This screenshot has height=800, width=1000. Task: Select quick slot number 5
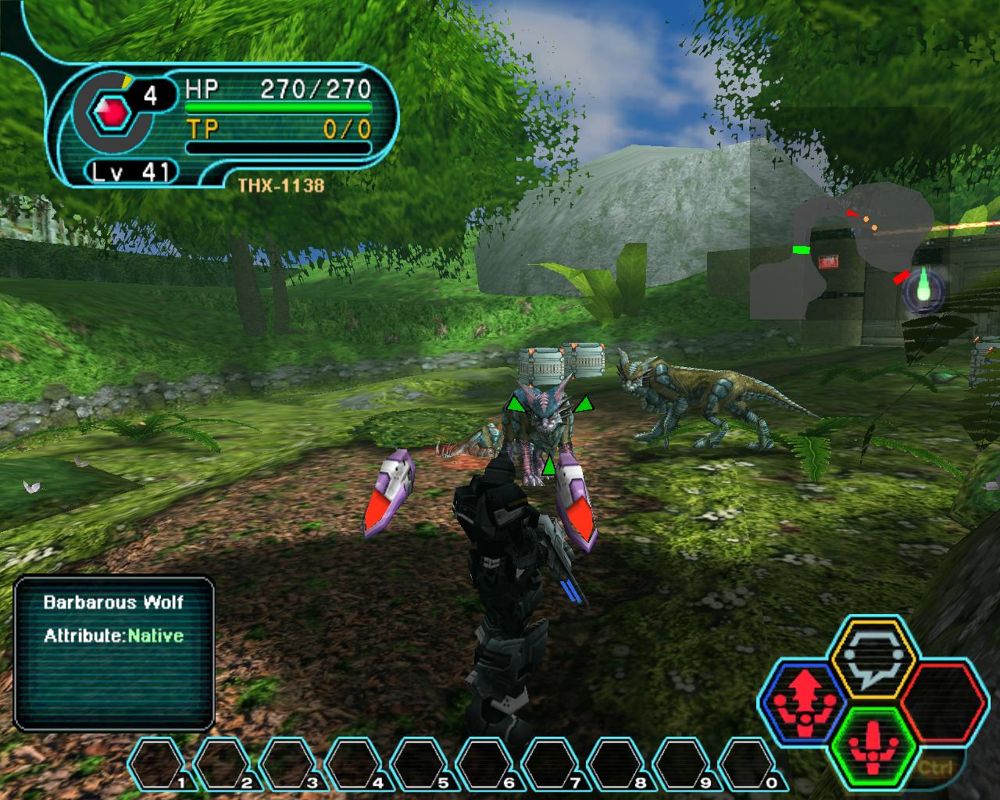click(420, 764)
